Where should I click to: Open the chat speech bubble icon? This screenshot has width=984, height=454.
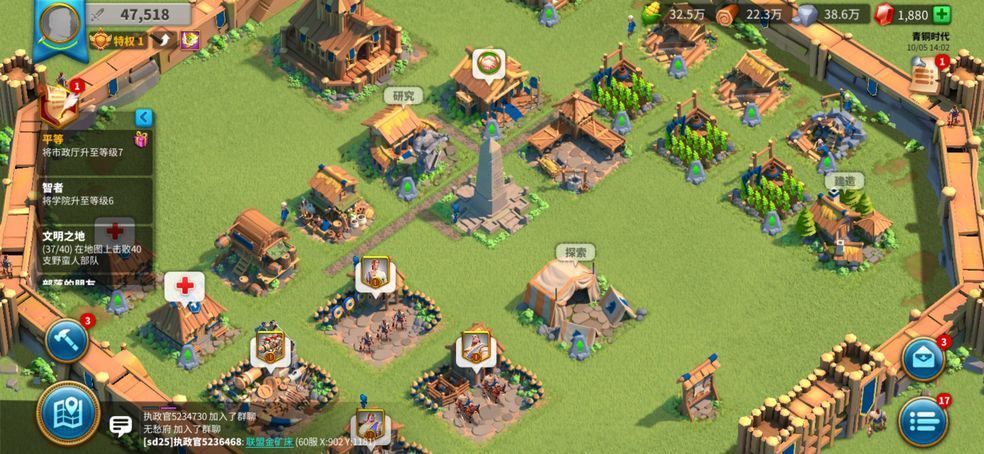tap(120, 426)
